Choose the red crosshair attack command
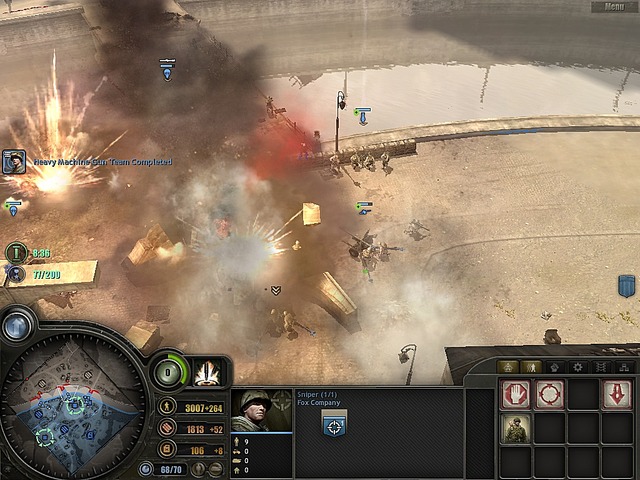Image resolution: width=640 pixels, height=480 pixels. [x=549, y=395]
